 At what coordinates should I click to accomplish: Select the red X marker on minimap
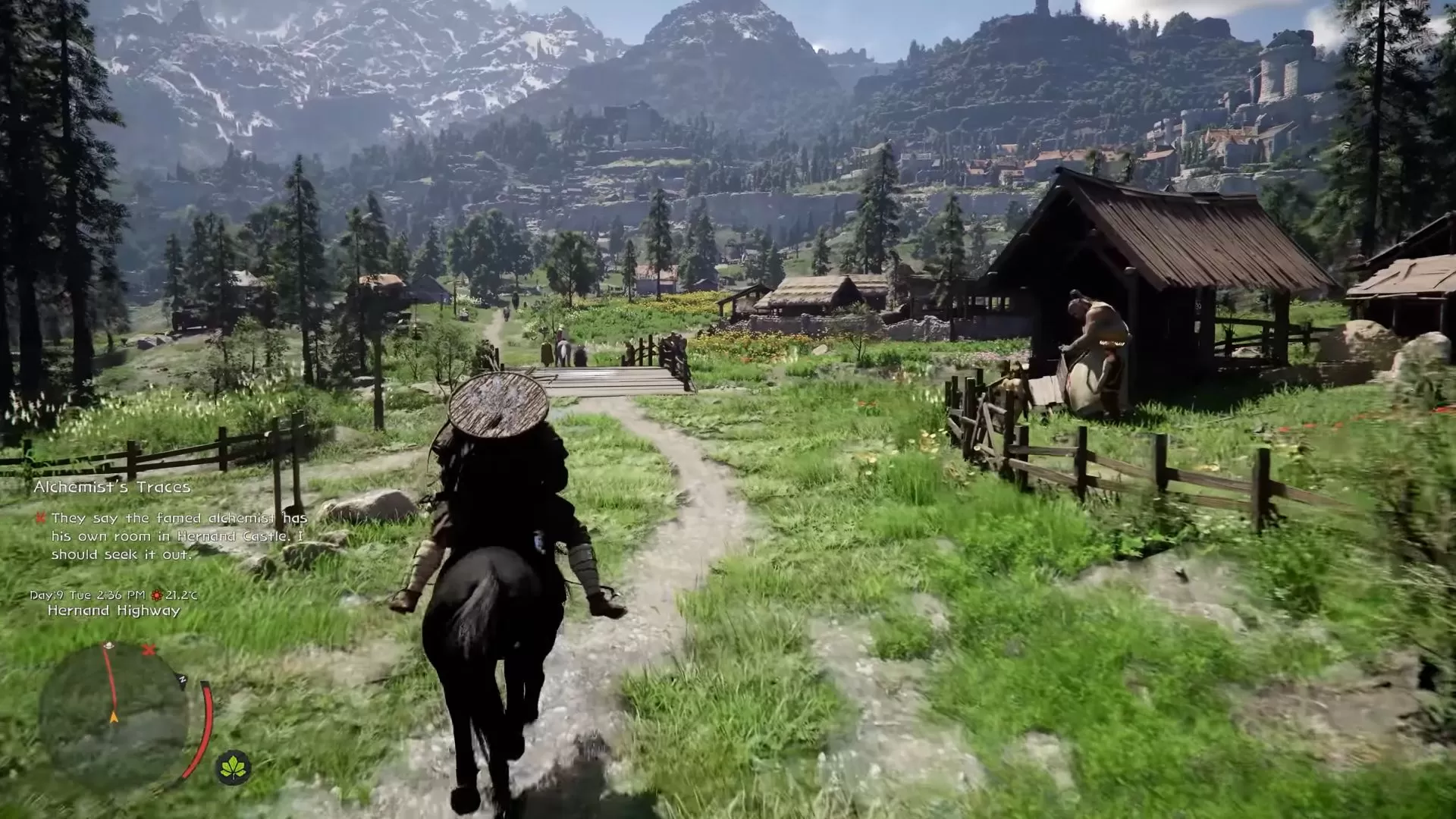147,650
